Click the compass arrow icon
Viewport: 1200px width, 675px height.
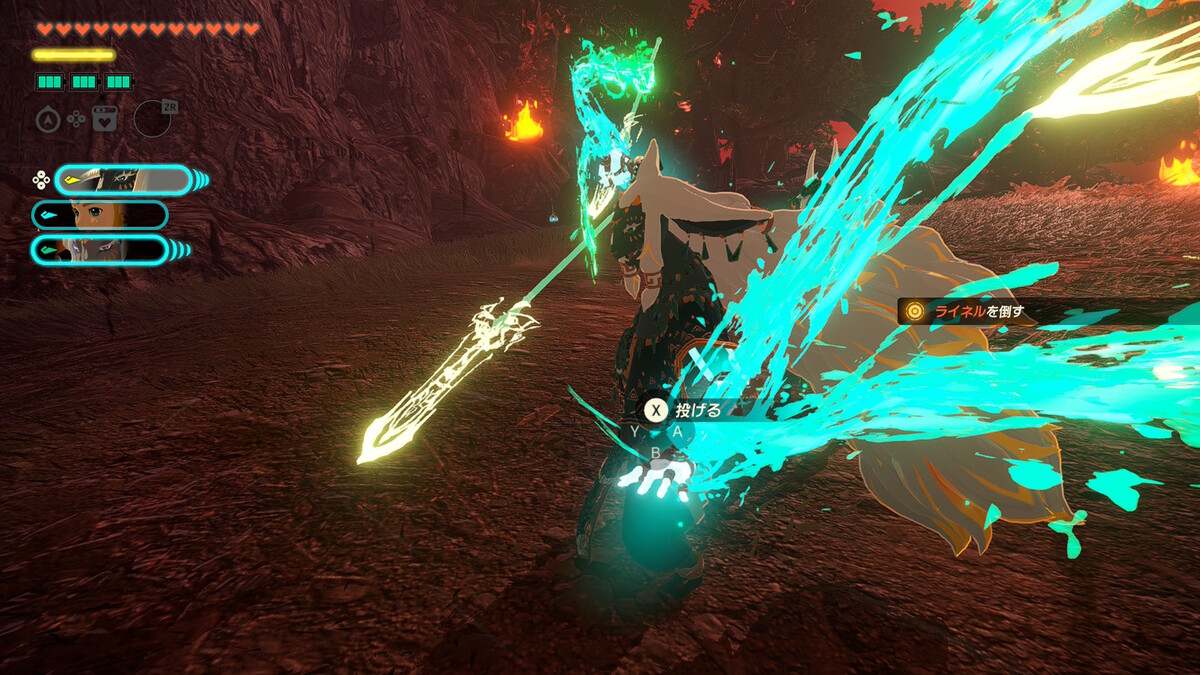(47, 119)
